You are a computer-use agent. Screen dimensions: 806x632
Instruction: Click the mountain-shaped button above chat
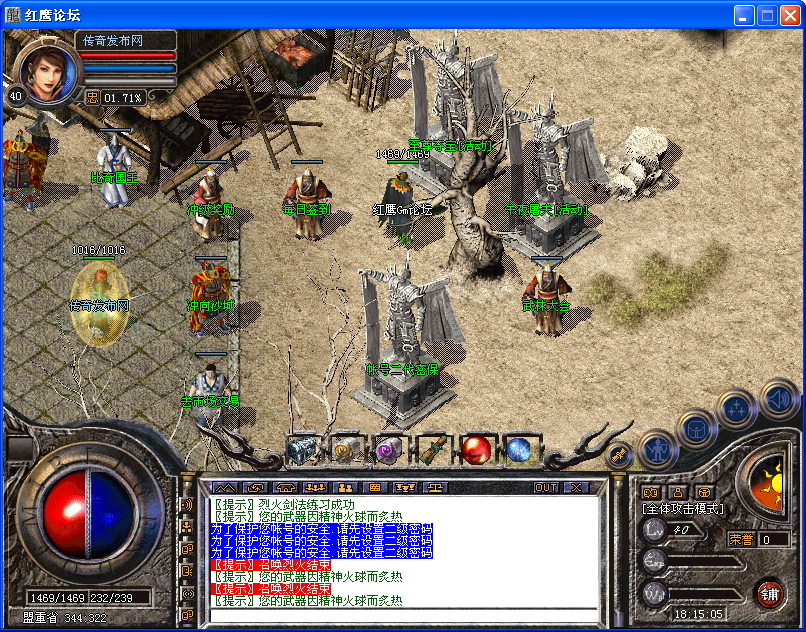(x=222, y=488)
